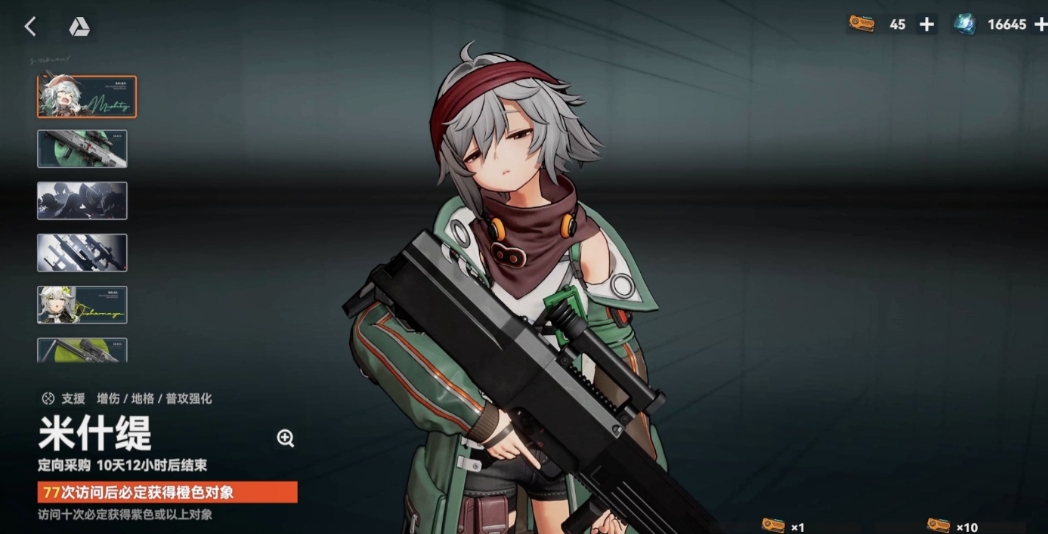Click the magnifier icon beside 米什缇
This screenshot has width=1048, height=534.
click(285, 437)
